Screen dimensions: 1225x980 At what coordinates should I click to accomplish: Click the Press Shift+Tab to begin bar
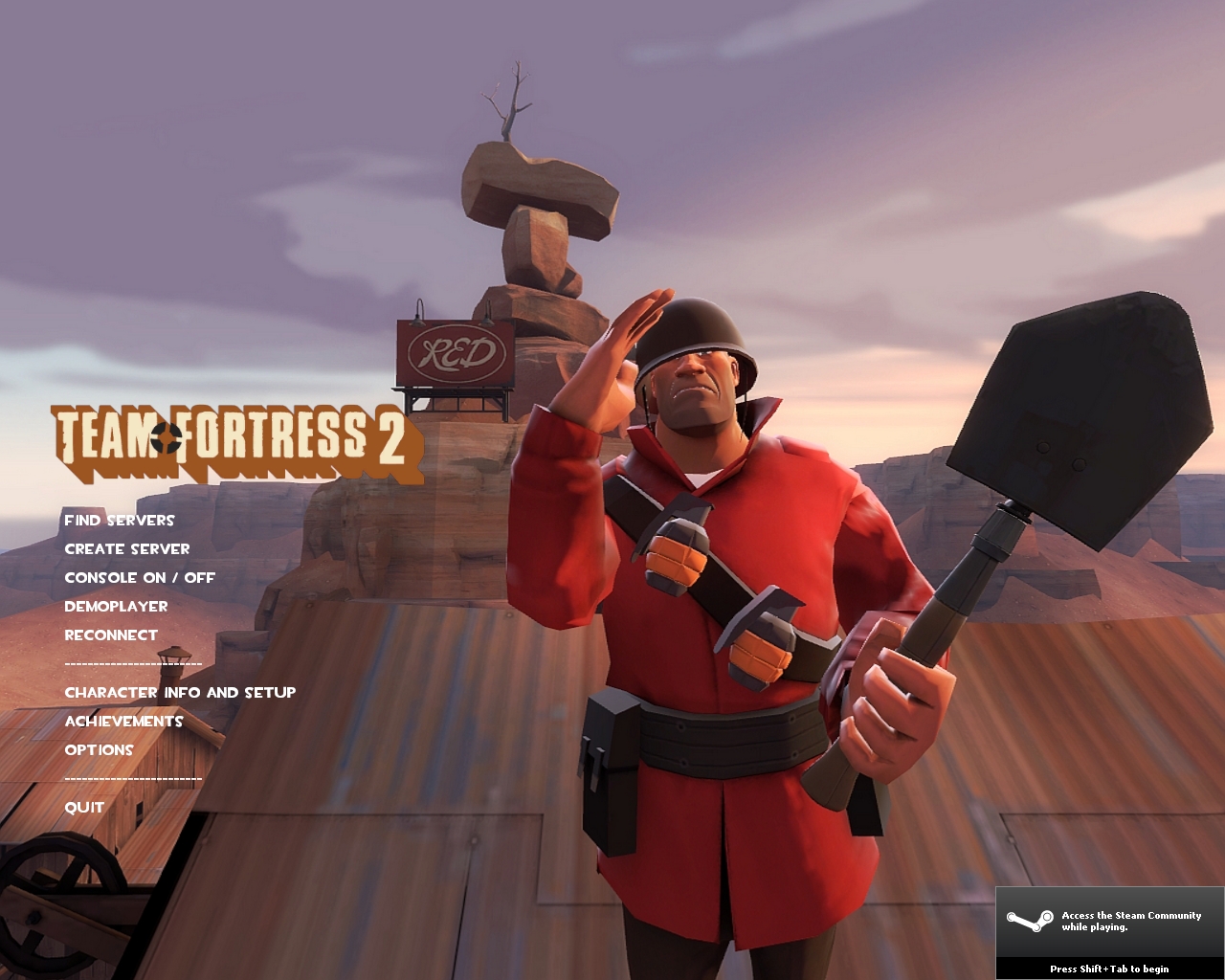coord(1107,969)
